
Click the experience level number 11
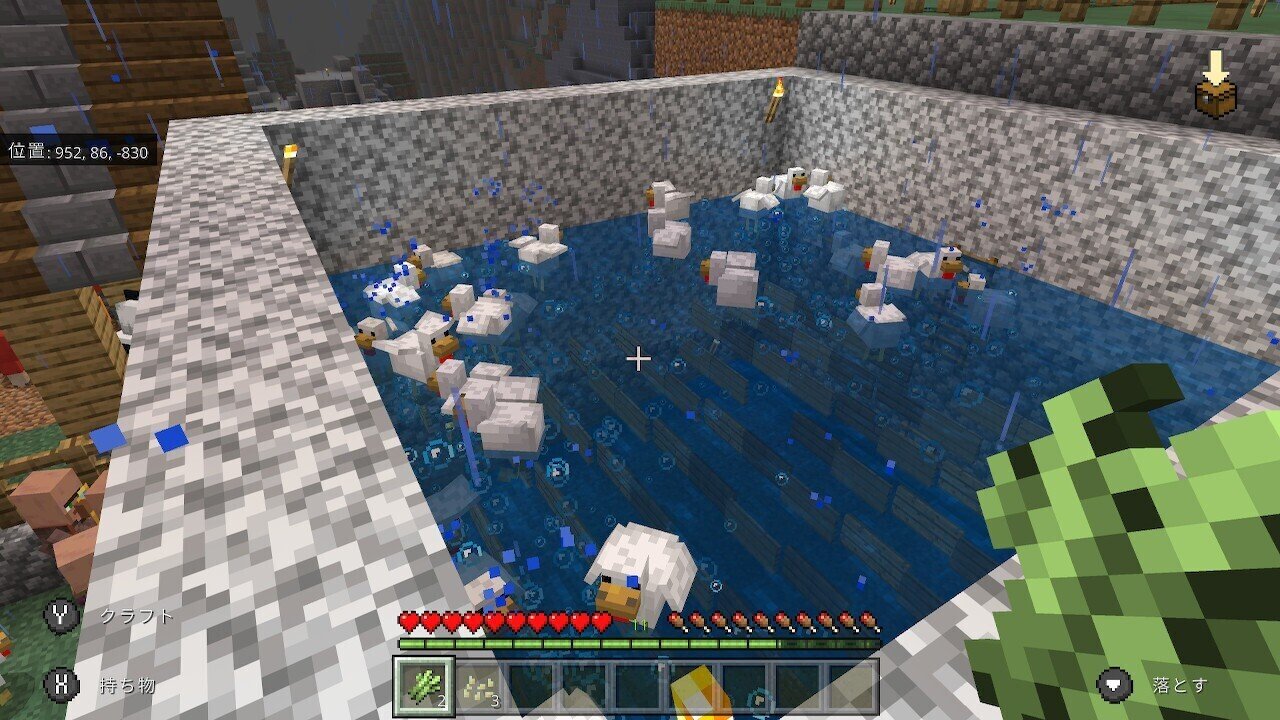638,625
